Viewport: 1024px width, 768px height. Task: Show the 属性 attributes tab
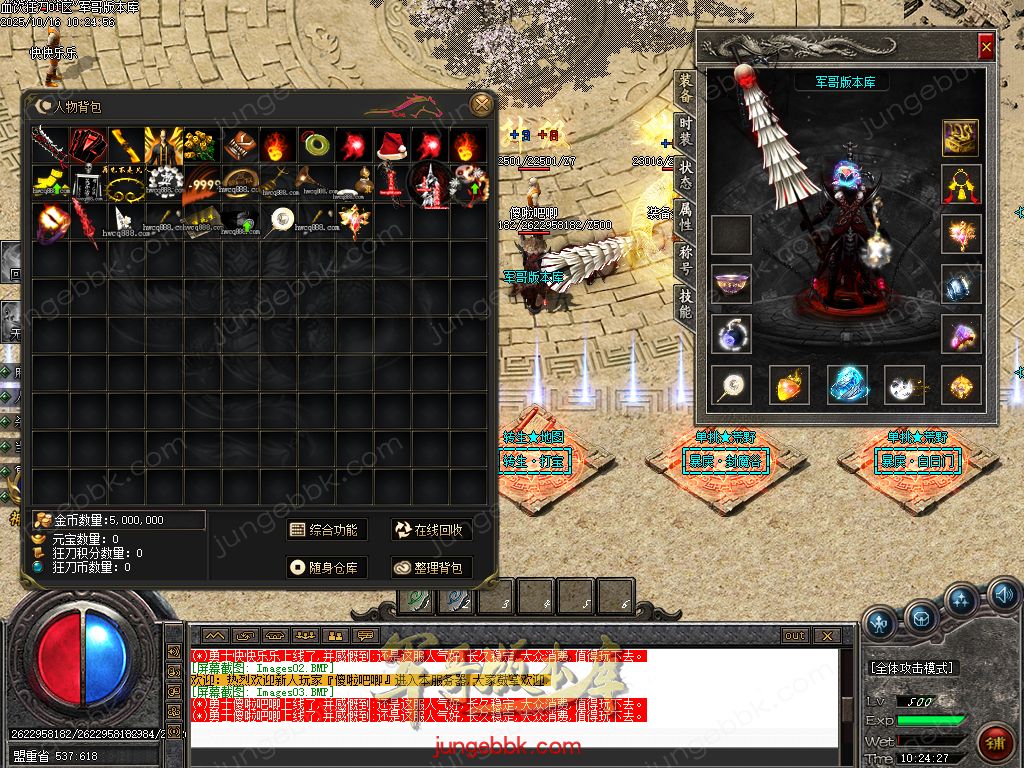point(685,213)
